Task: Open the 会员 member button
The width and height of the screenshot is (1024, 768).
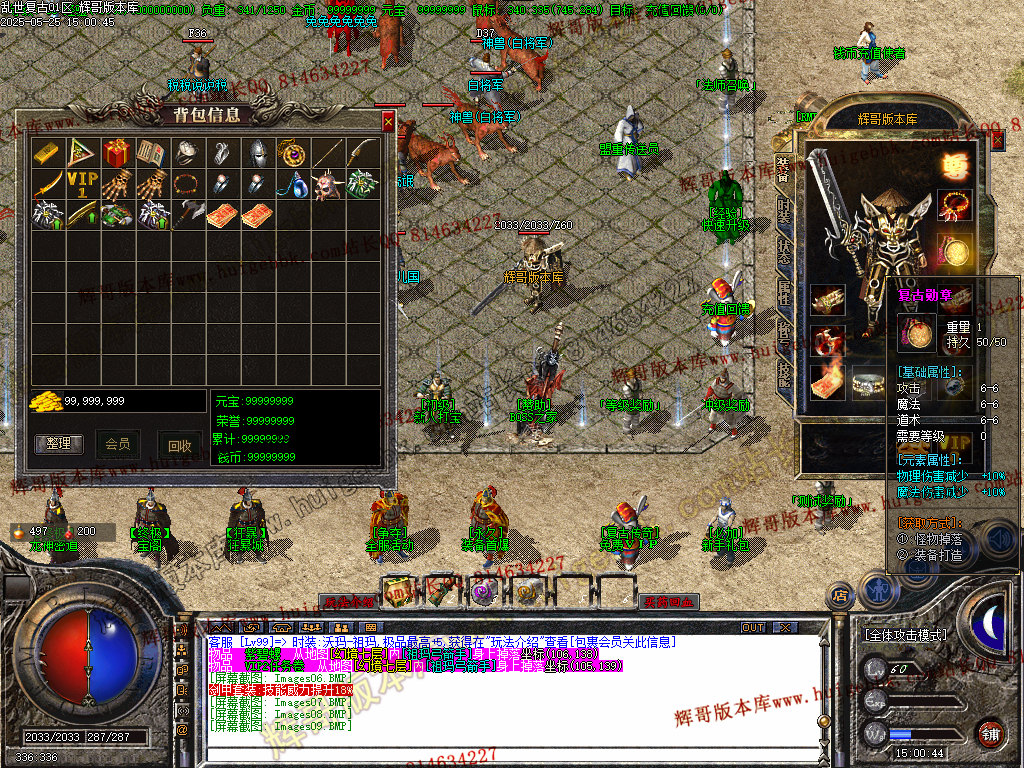Action: point(118,443)
